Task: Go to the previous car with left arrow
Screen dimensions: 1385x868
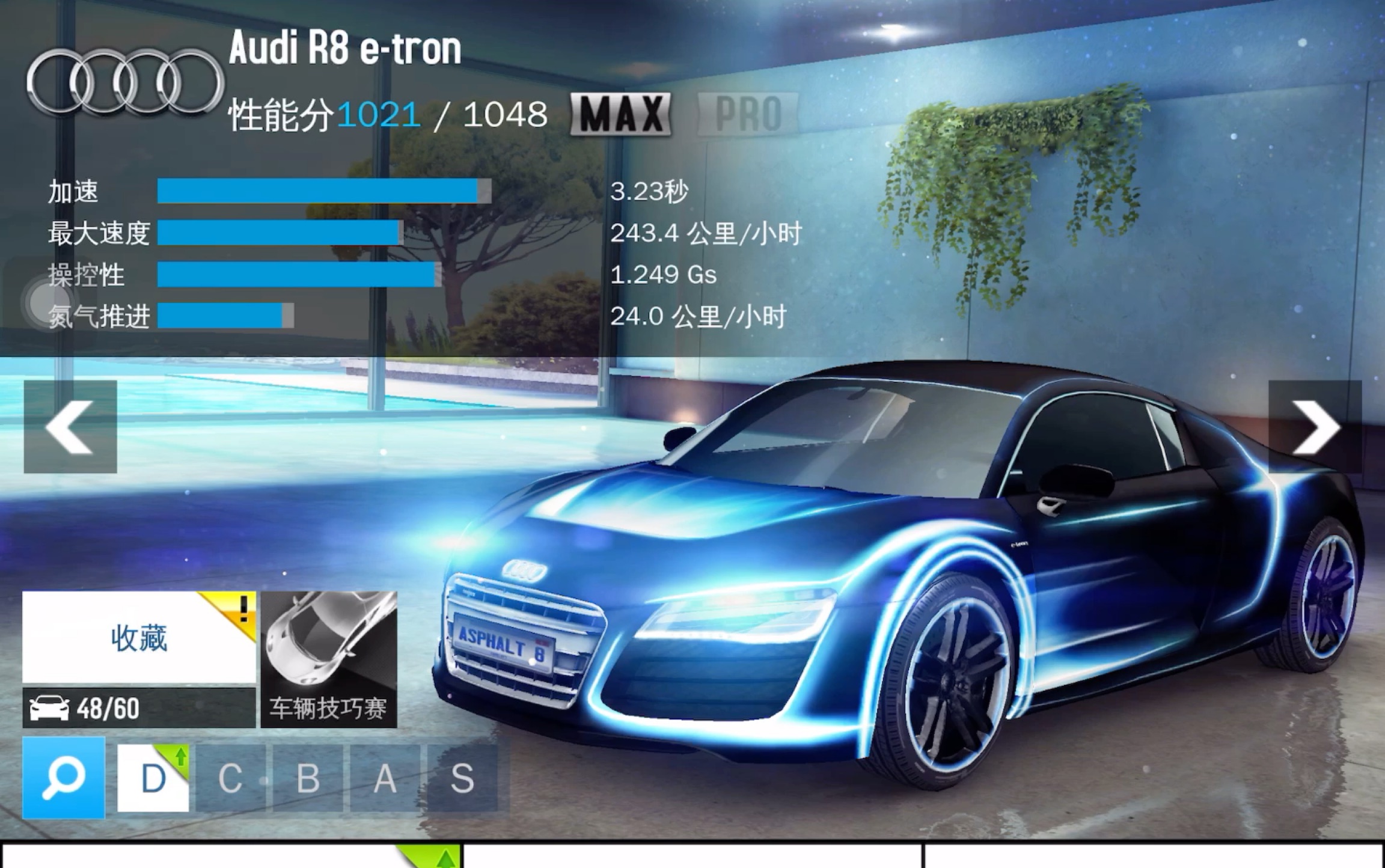Action: click(x=70, y=427)
